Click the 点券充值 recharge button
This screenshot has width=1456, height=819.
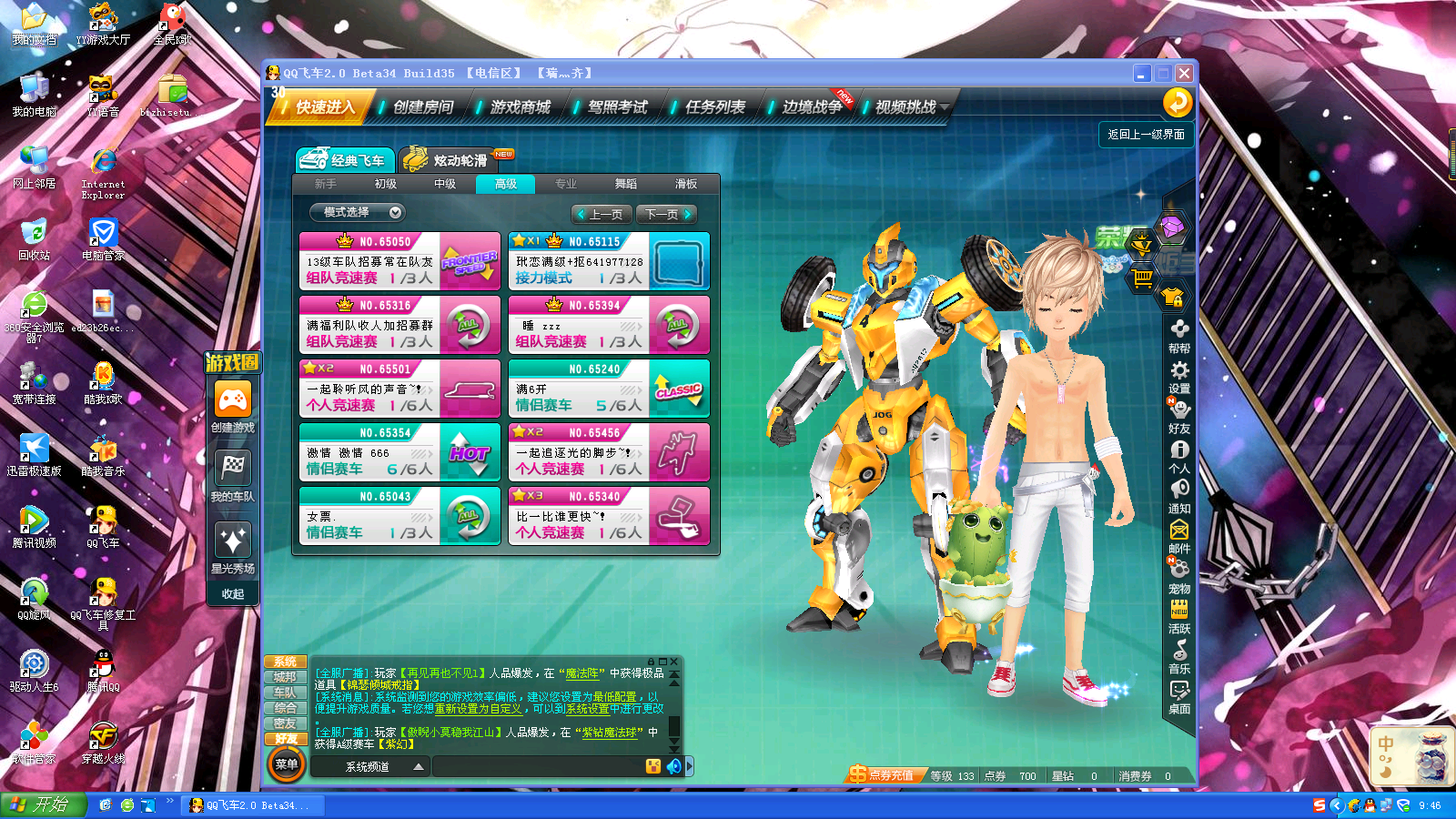click(x=882, y=775)
